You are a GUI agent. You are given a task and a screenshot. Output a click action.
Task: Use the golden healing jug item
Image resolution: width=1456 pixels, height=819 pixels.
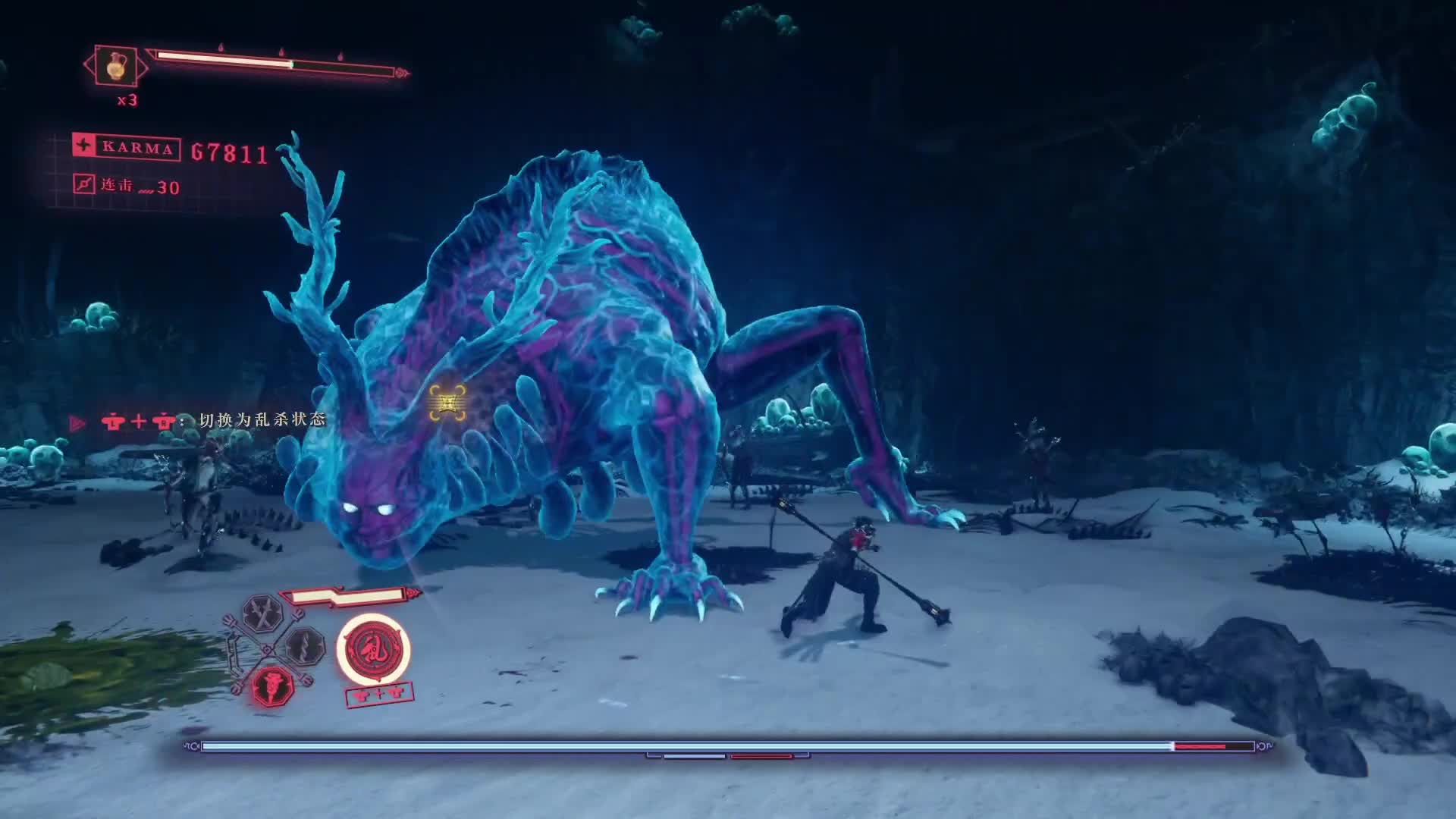tap(115, 66)
